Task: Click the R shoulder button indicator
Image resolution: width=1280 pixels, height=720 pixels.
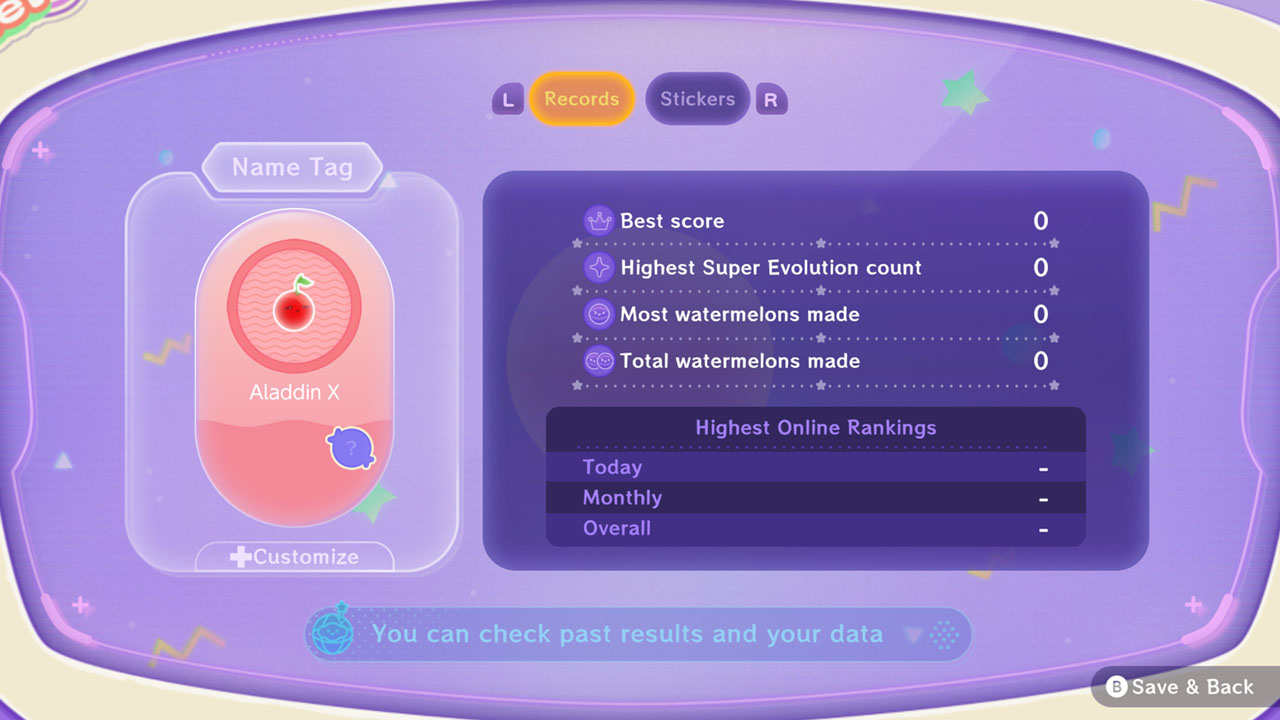Action: click(x=771, y=99)
